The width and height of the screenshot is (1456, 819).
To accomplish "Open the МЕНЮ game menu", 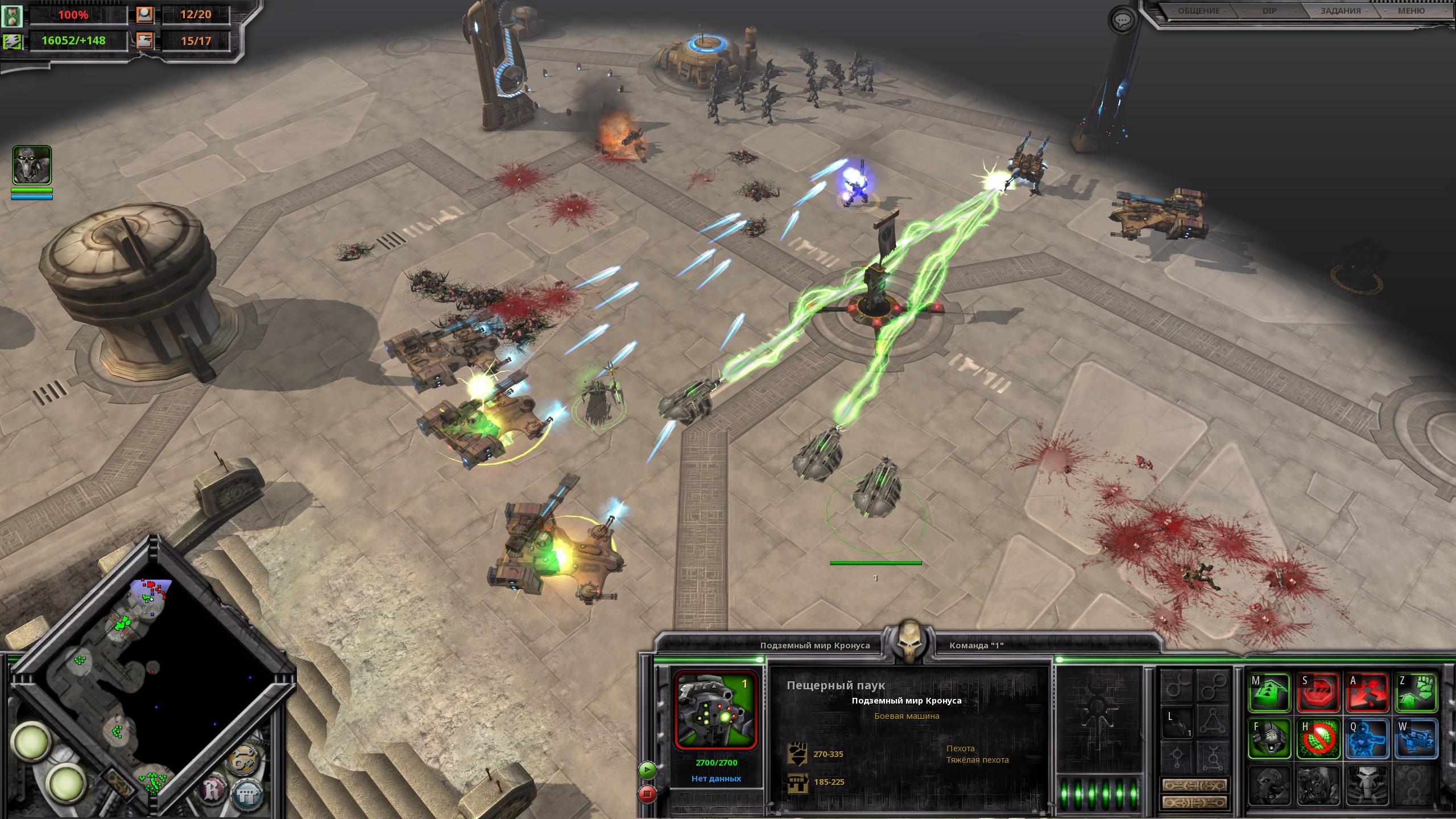I will click(1411, 11).
